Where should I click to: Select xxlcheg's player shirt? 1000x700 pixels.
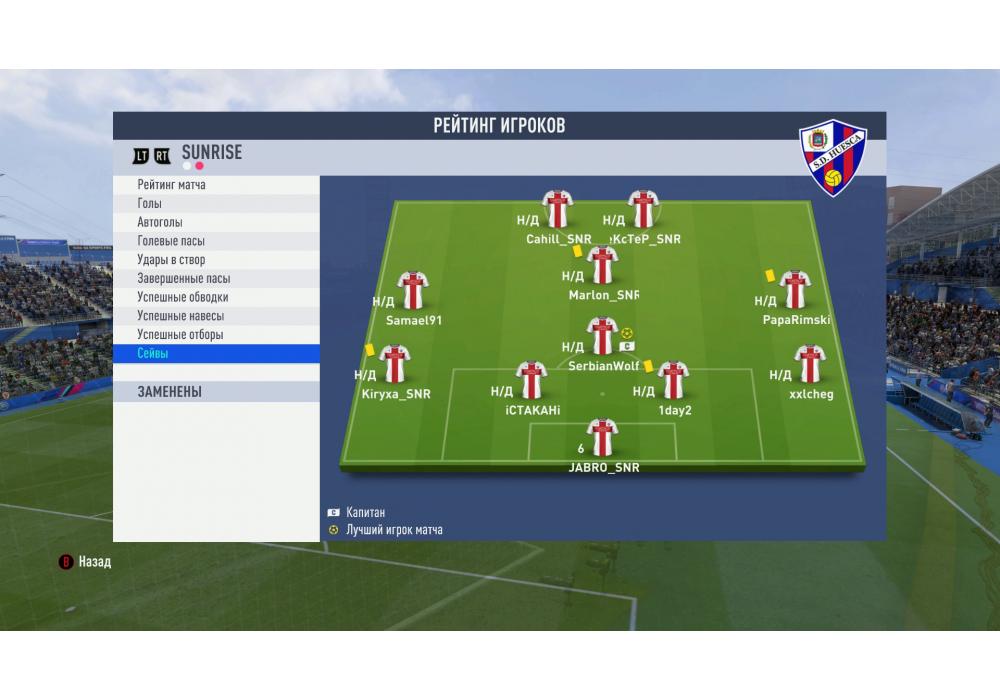point(810,364)
